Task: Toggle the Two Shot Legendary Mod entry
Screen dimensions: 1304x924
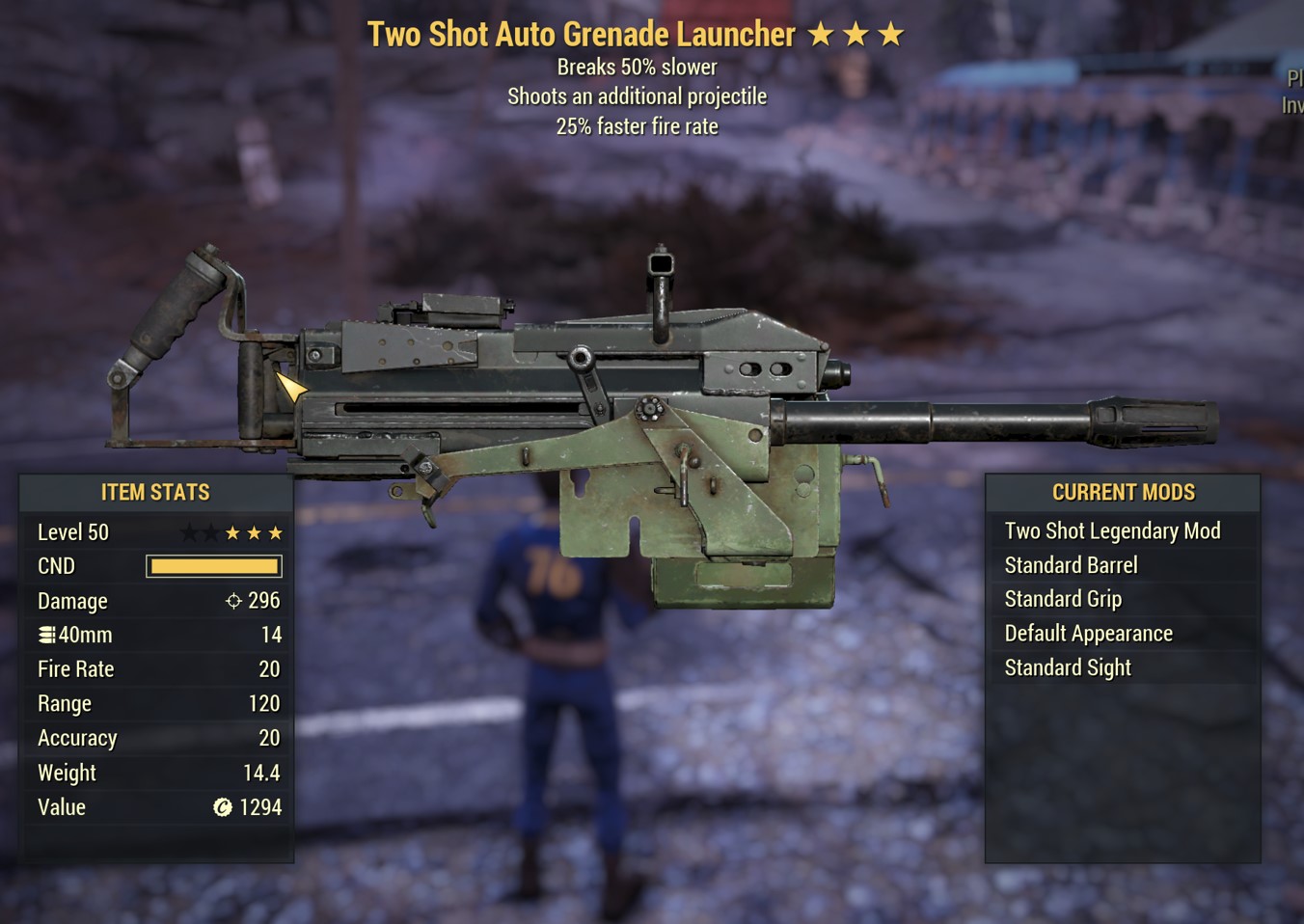Action: [x=1113, y=530]
